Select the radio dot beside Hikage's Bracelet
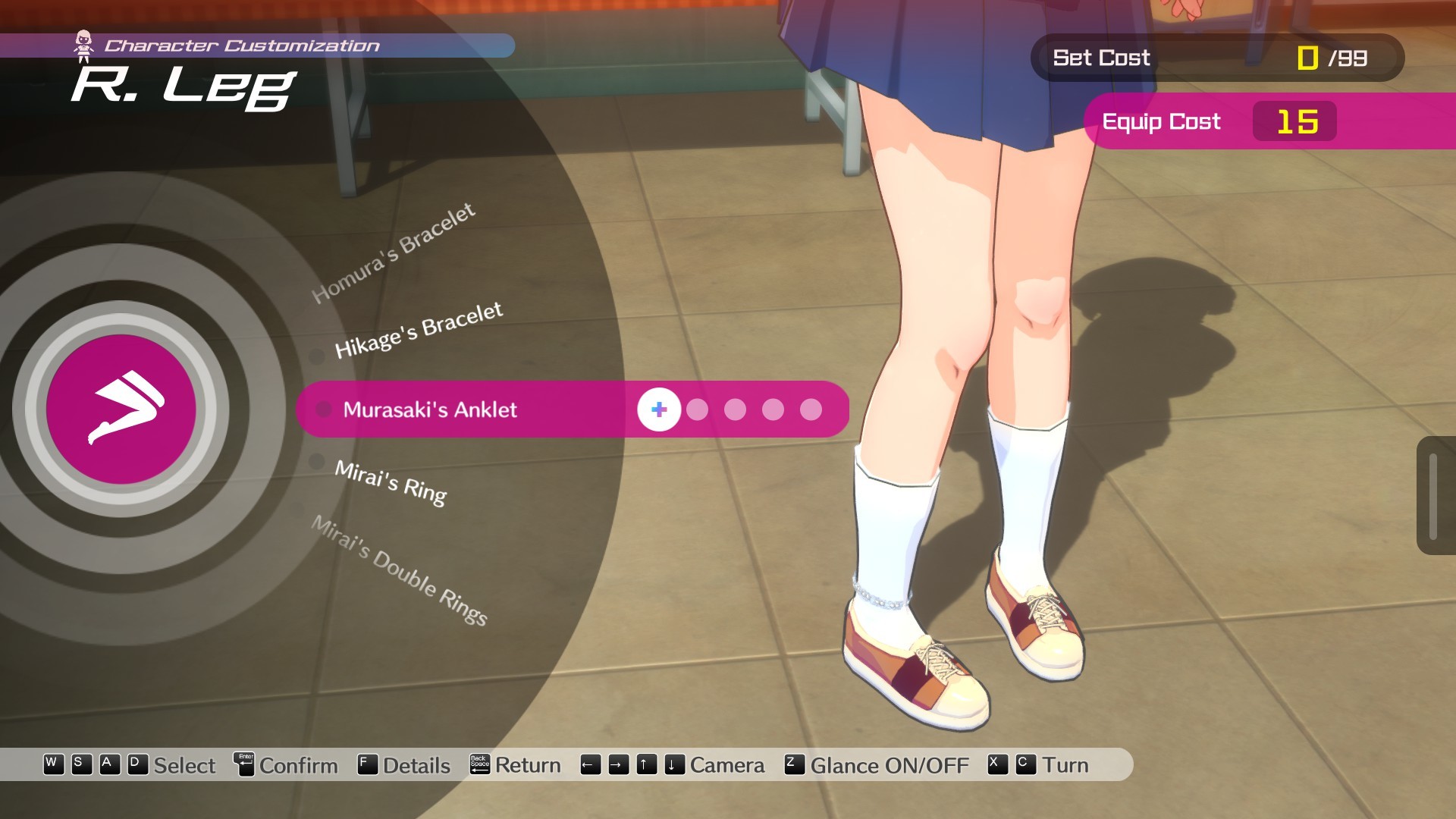The height and width of the screenshot is (819, 1456). point(316,356)
